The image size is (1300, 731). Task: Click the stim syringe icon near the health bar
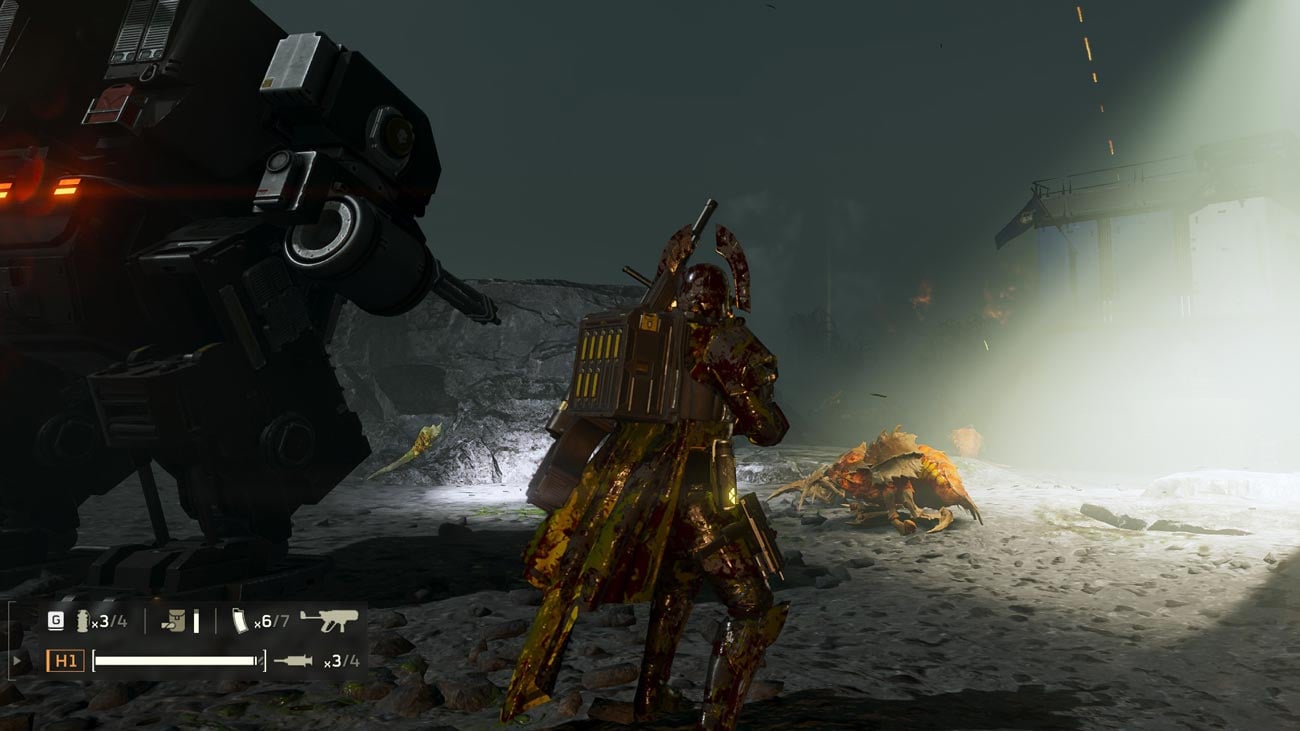click(x=292, y=660)
